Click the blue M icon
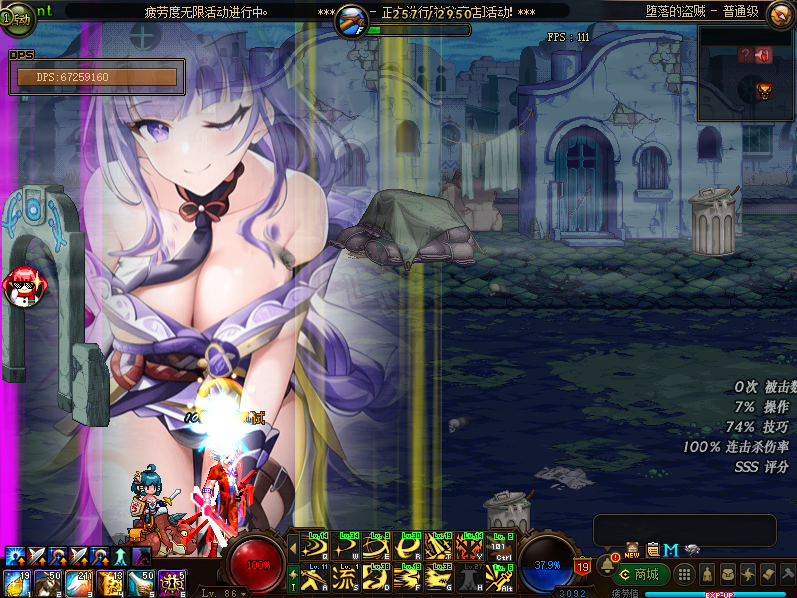 [x=670, y=549]
